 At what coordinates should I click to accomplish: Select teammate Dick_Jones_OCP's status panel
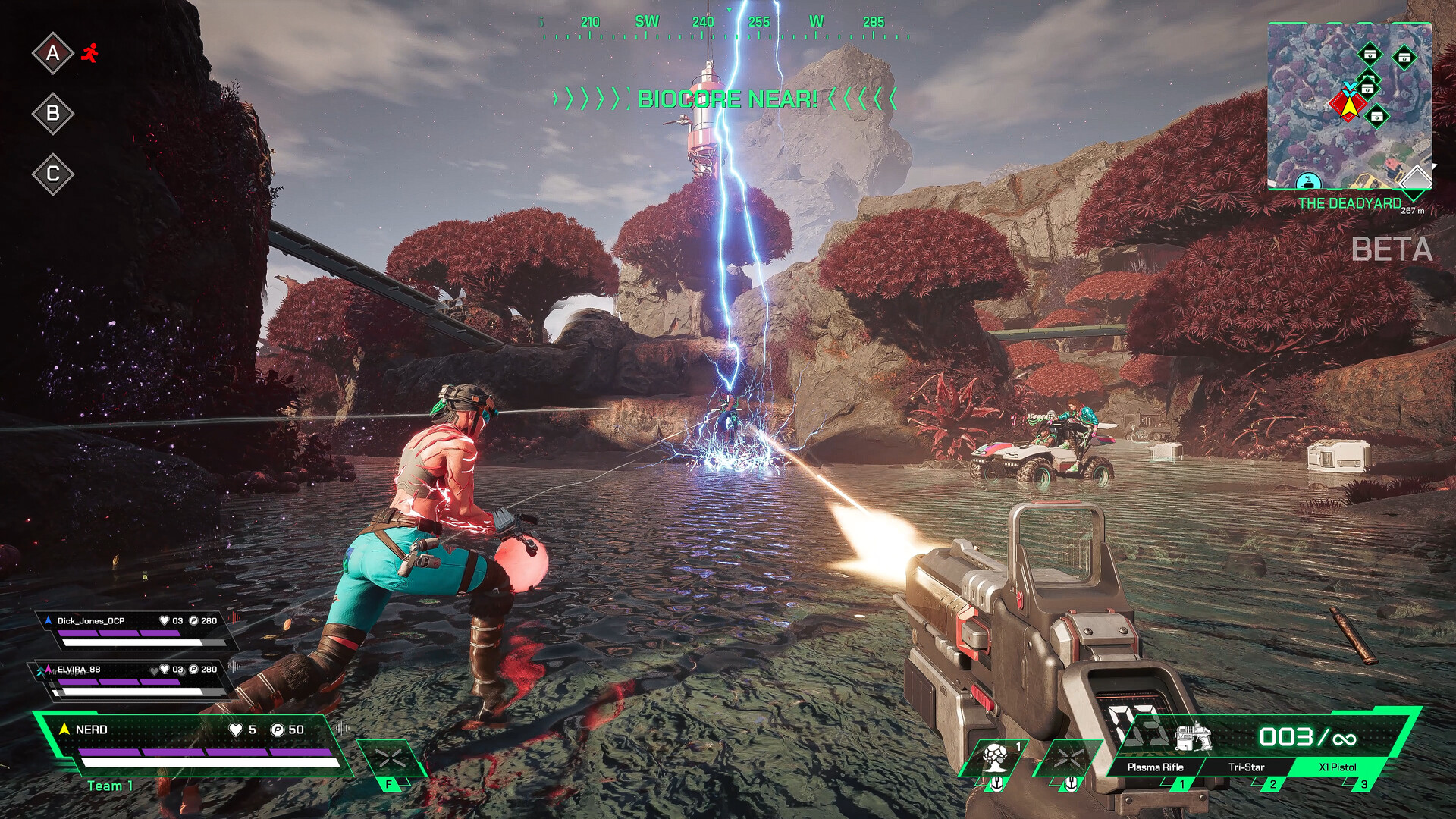point(136,631)
